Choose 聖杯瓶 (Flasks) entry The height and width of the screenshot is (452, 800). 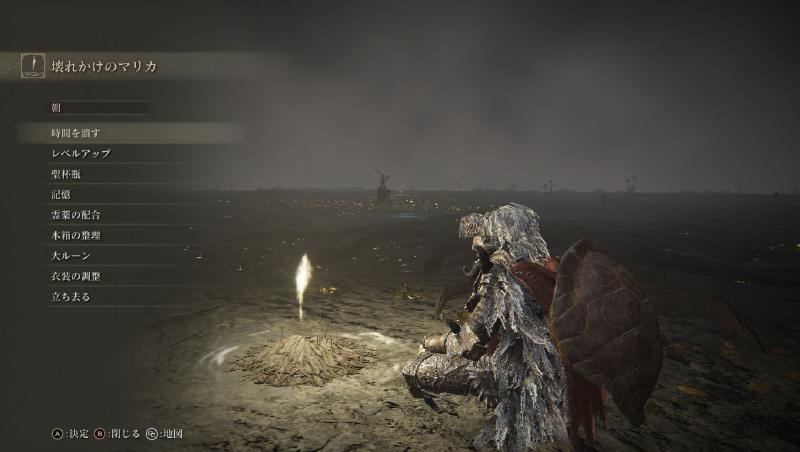(x=66, y=174)
